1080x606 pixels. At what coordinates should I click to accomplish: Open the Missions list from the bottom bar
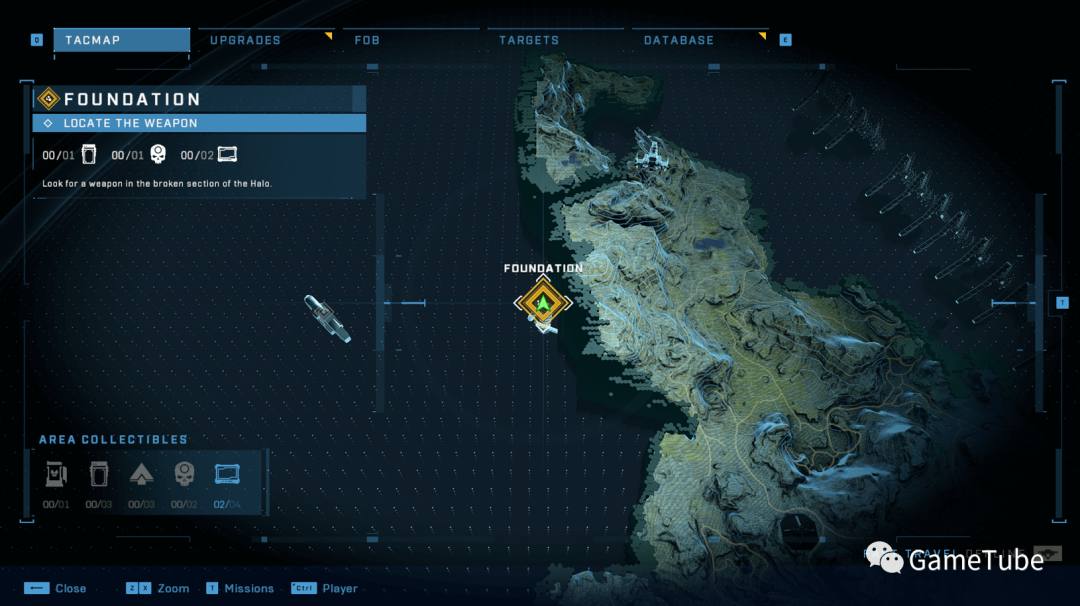point(240,588)
